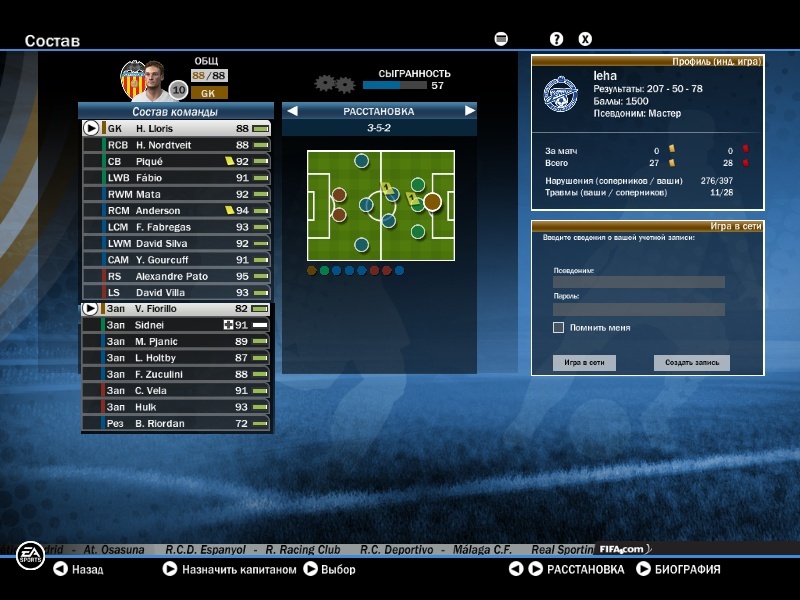Select F. Fabregas player row
The image size is (800, 600).
tap(177, 227)
